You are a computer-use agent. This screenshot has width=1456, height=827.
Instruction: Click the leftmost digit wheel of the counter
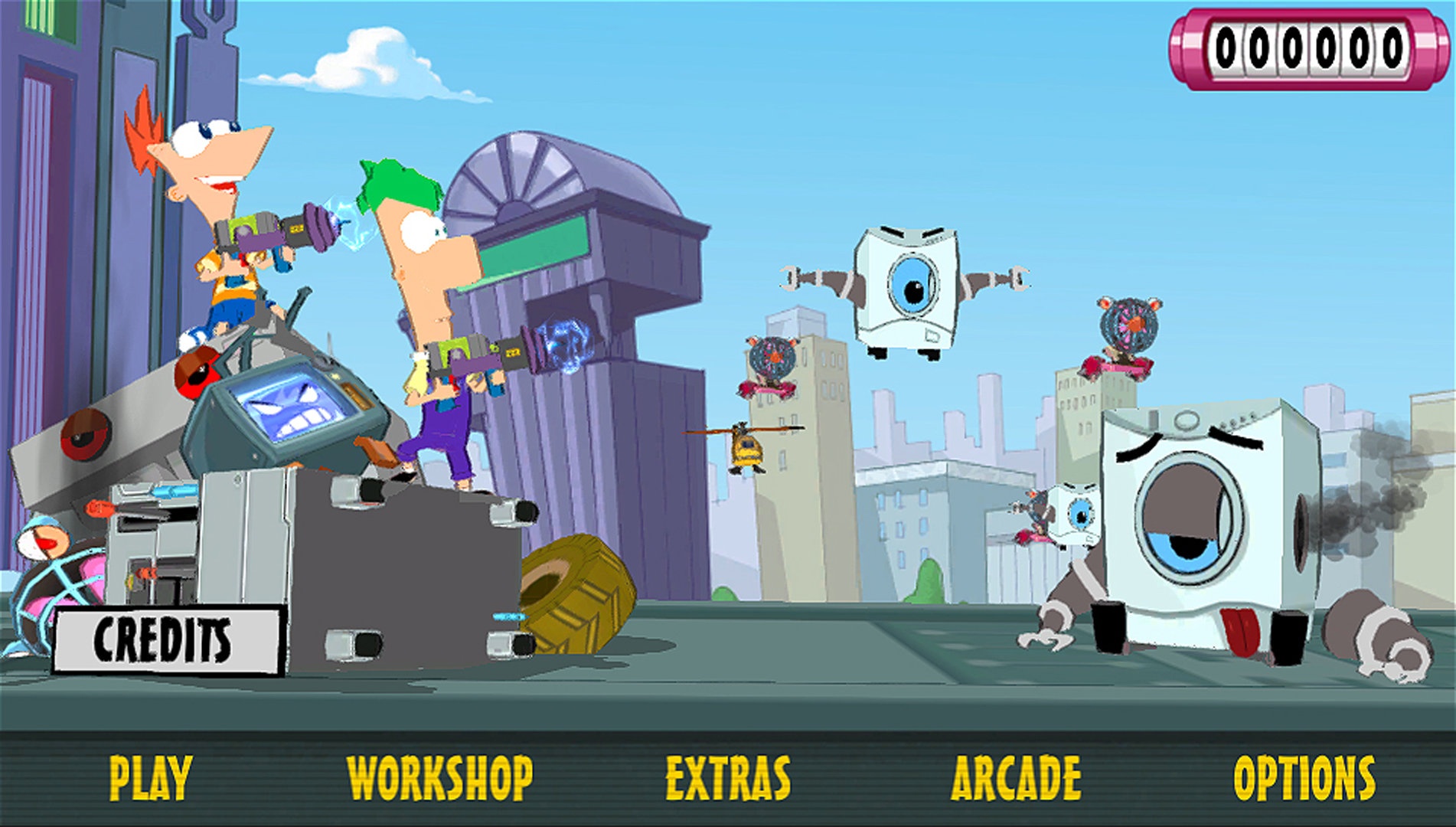pos(1226,48)
